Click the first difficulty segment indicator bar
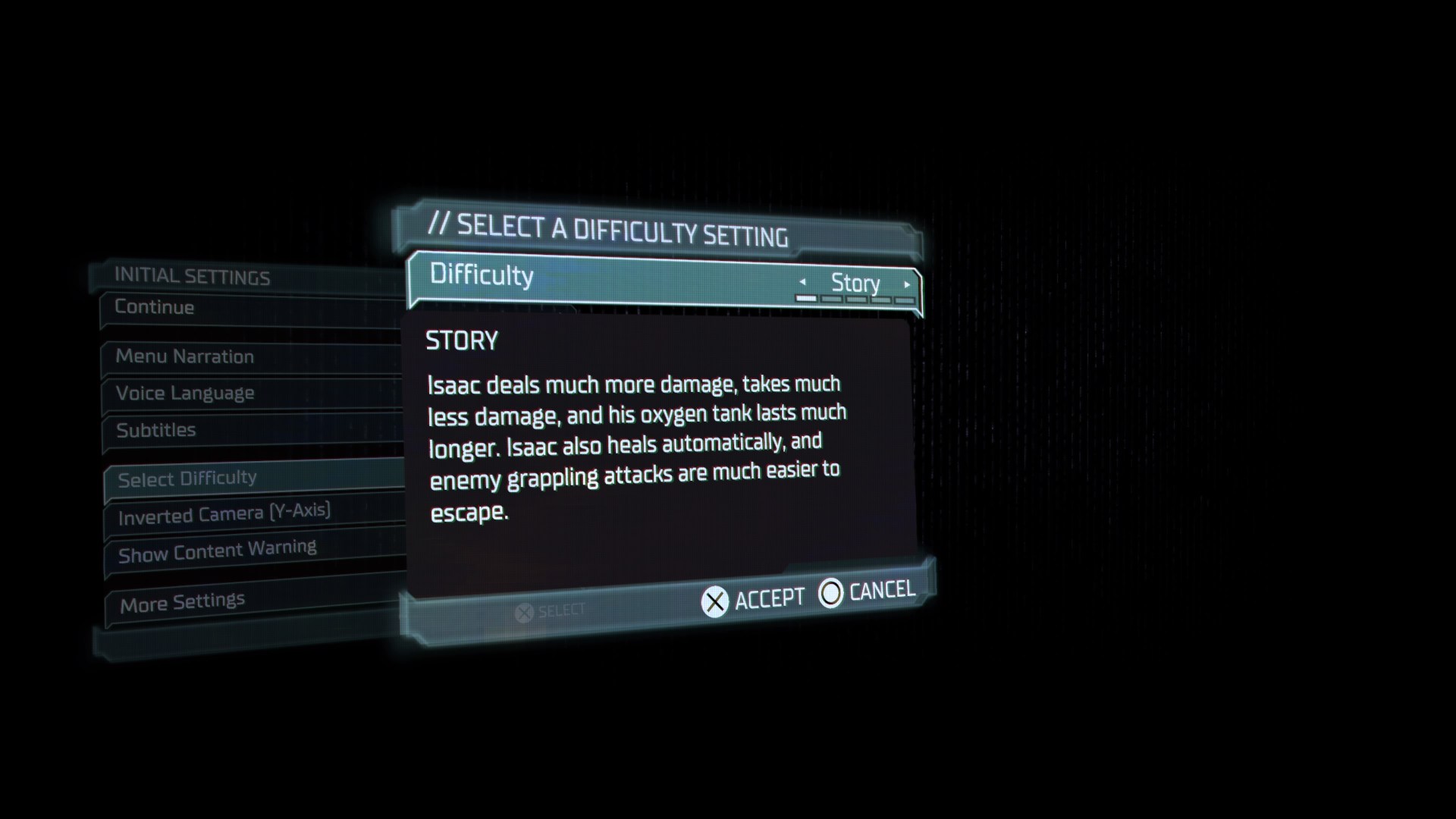 (806, 300)
